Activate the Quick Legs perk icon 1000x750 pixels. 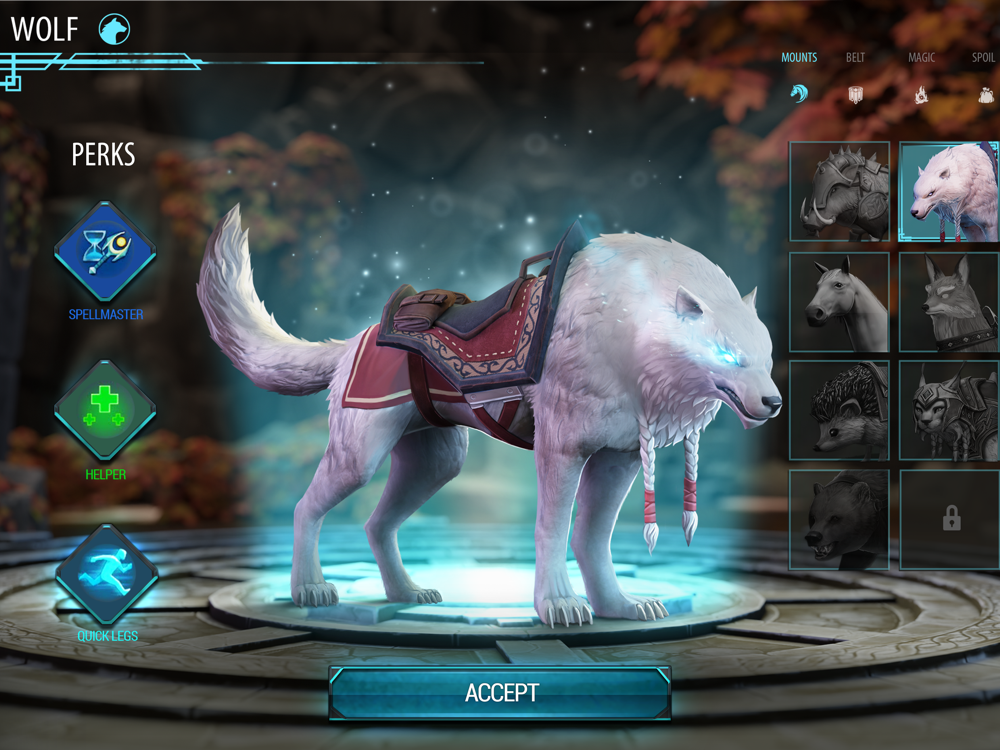[105, 573]
